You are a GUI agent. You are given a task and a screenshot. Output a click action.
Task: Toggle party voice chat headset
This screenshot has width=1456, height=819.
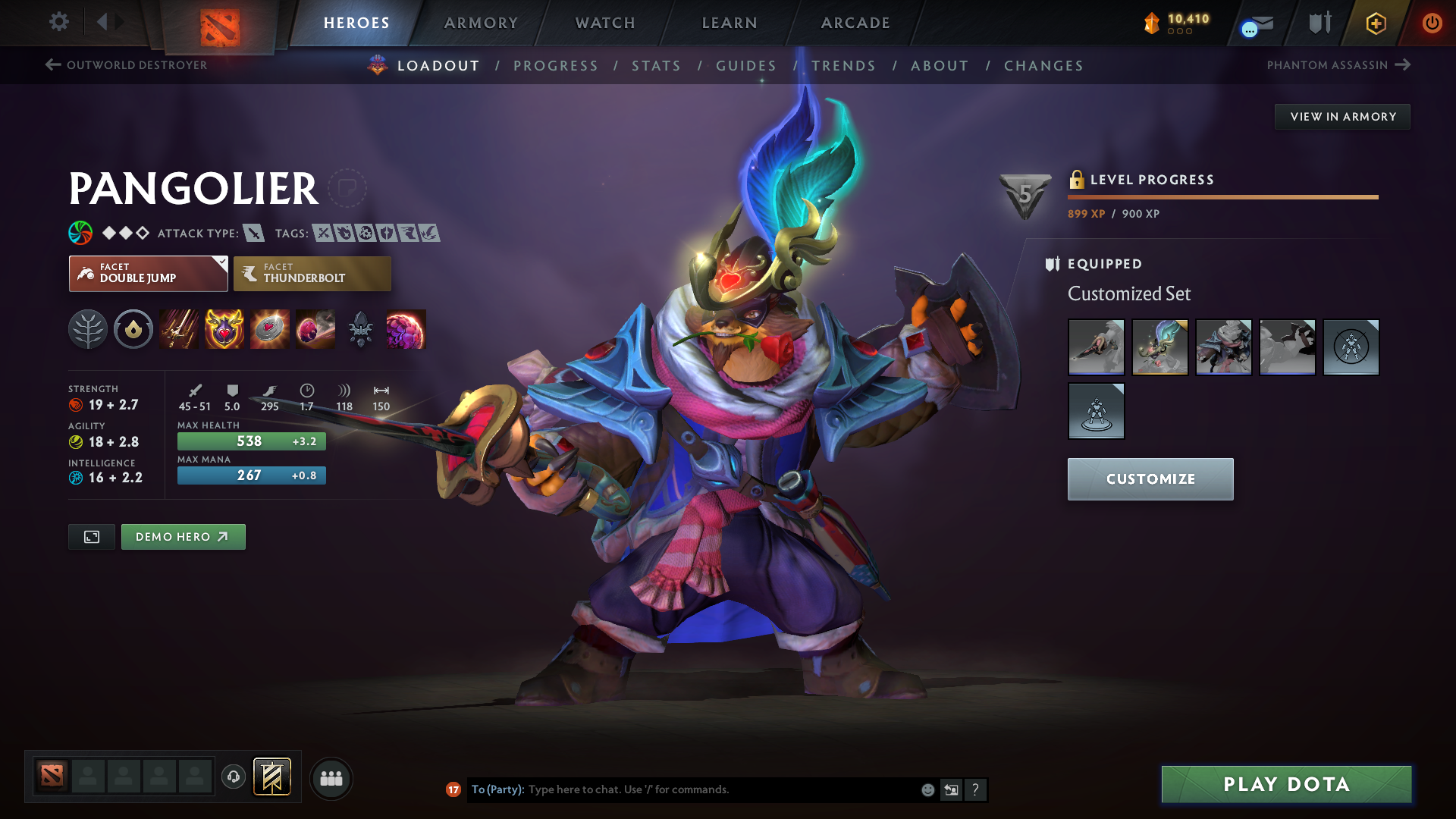pyautogui.click(x=233, y=777)
